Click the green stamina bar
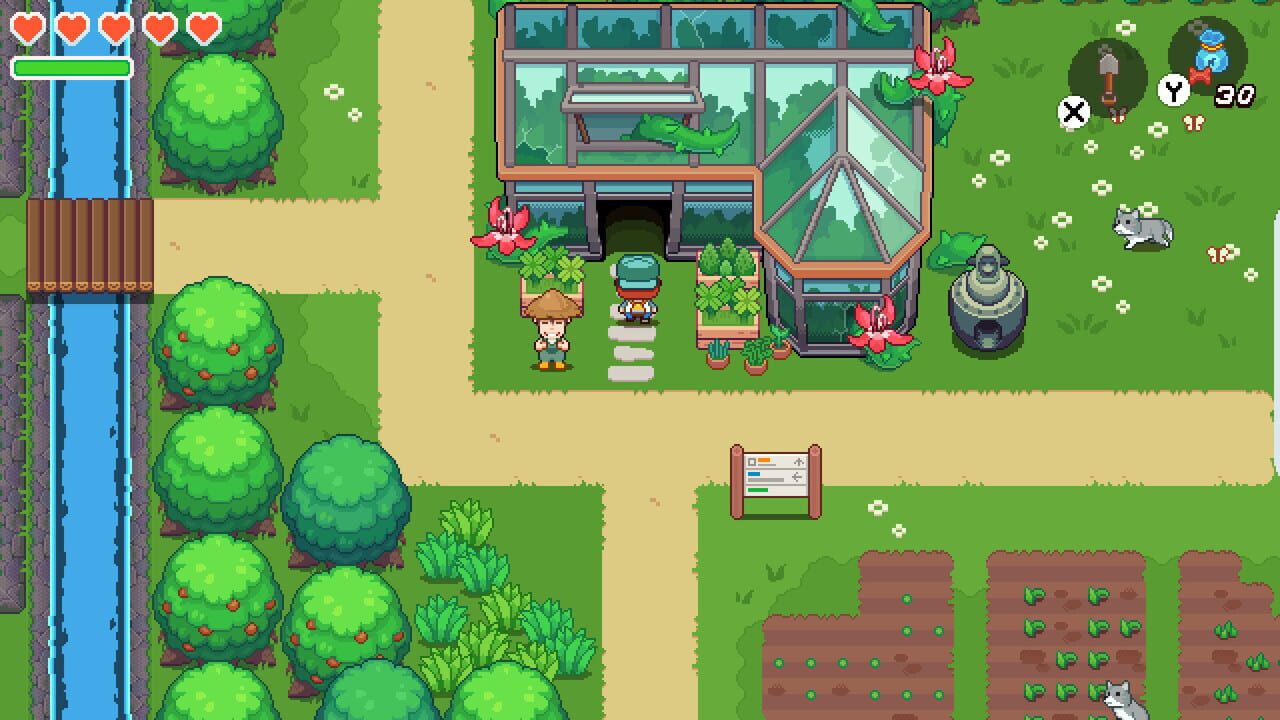The width and height of the screenshot is (1280, 720). (72, 65)
